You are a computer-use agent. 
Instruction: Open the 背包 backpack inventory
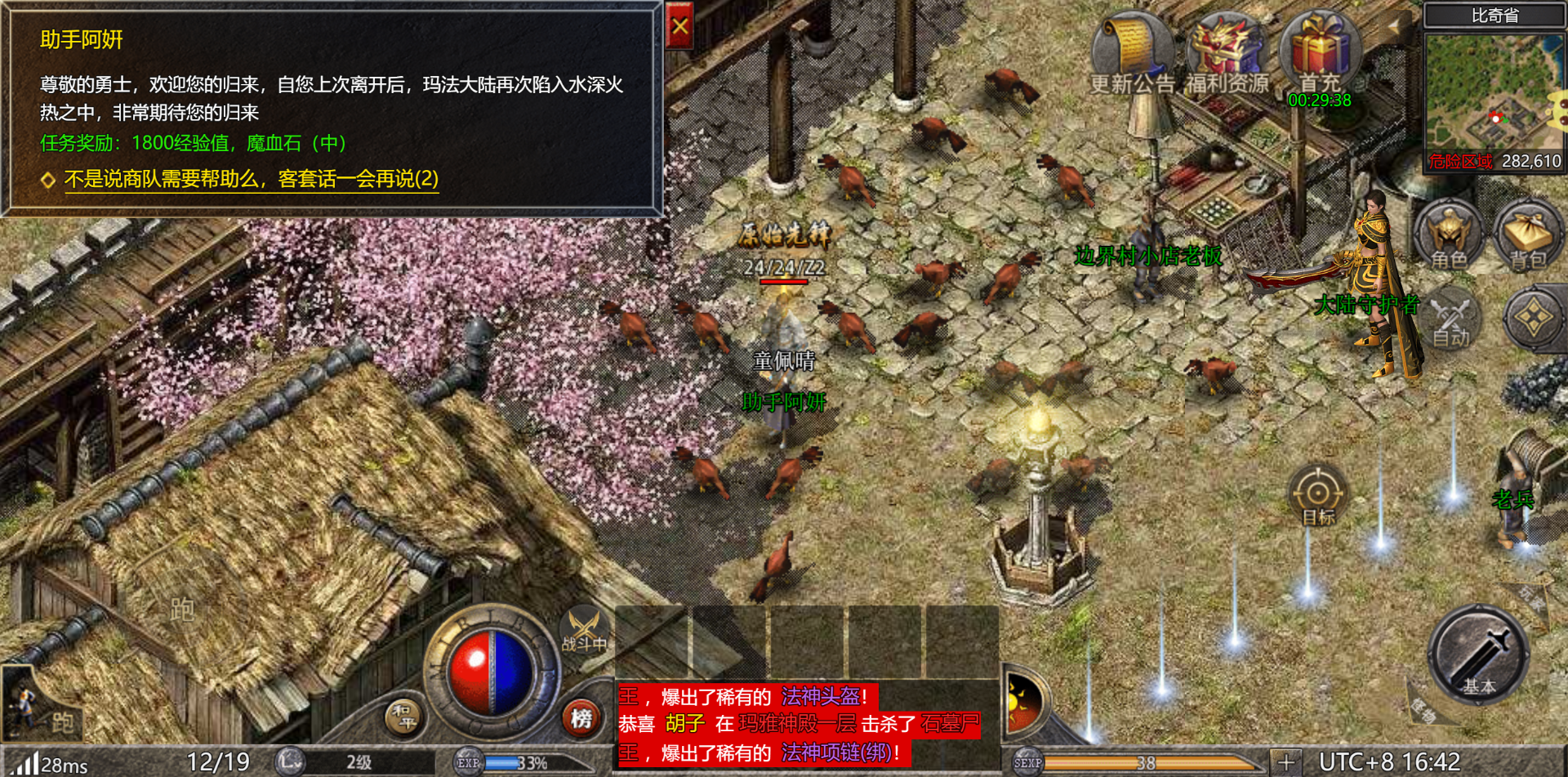point(1527,235)
